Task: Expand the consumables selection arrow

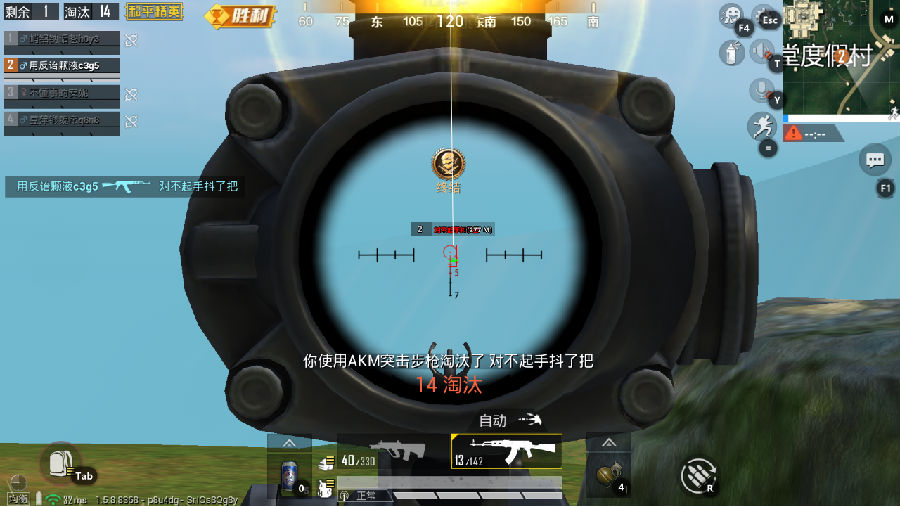Action: click(x=290, y=442)
